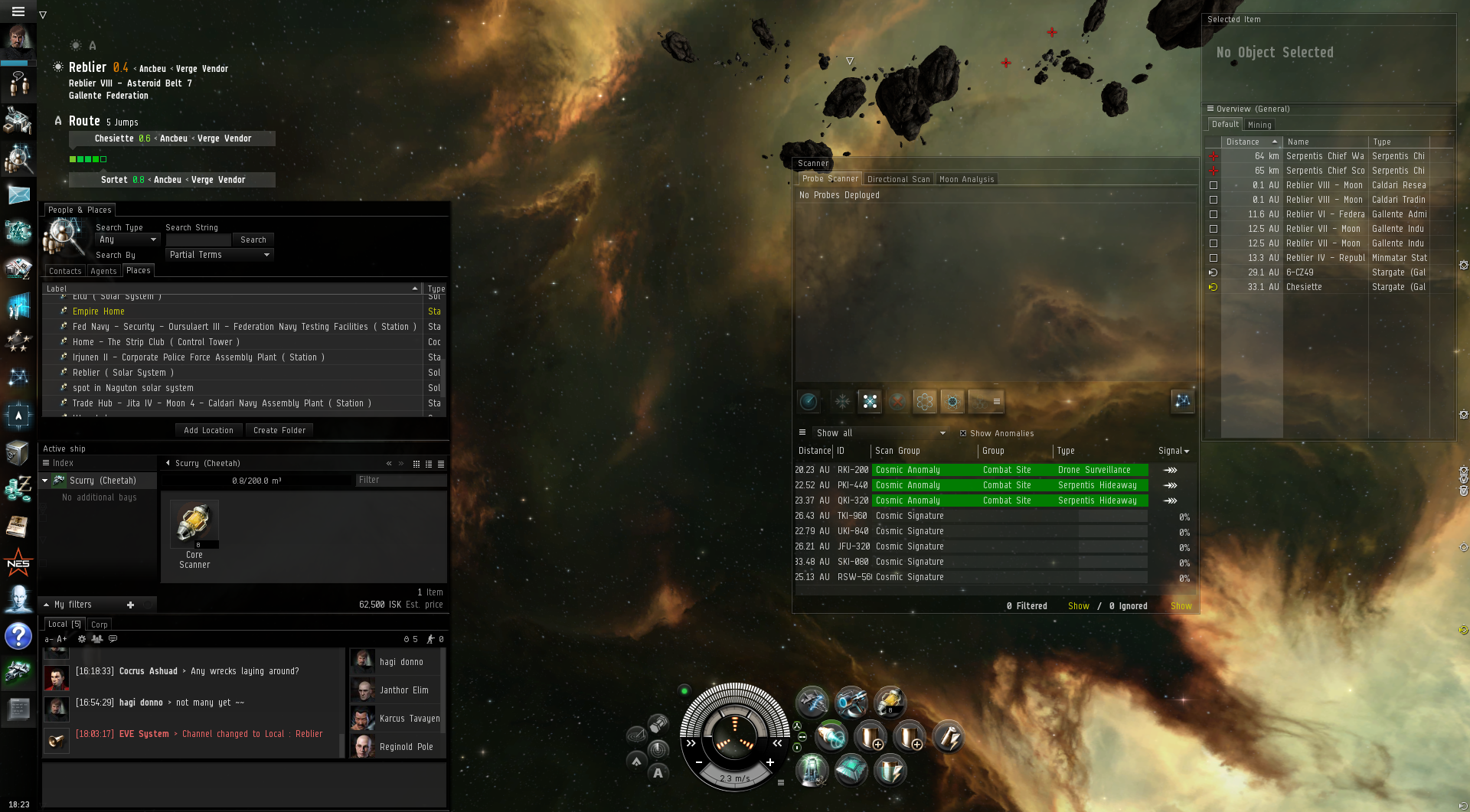This screenshot has height=812, width=1470.
Task: Toggle the Show Anomalies checkbox
Action: [963, 433]
